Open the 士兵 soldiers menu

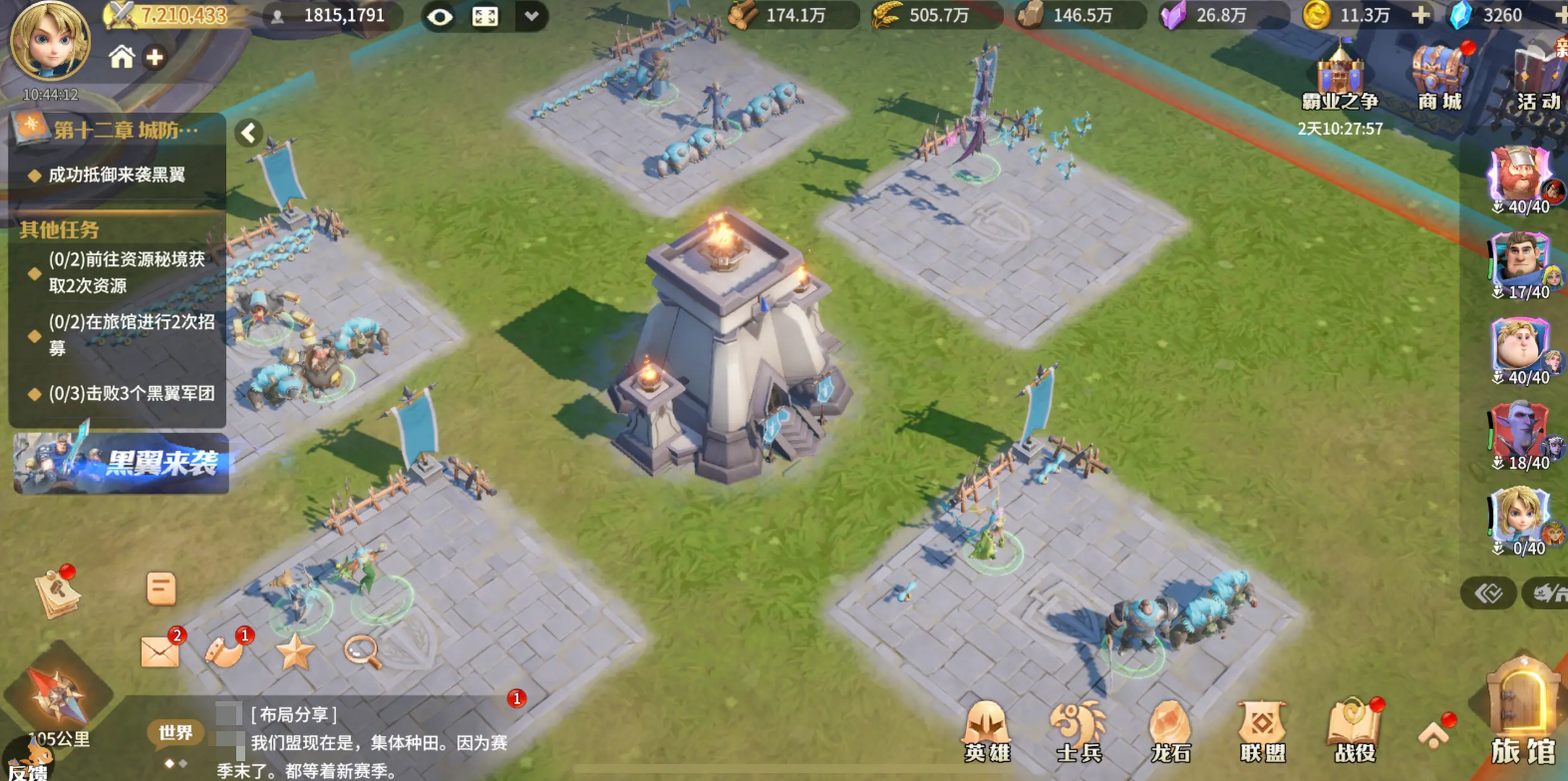[x=1079, y=730]
